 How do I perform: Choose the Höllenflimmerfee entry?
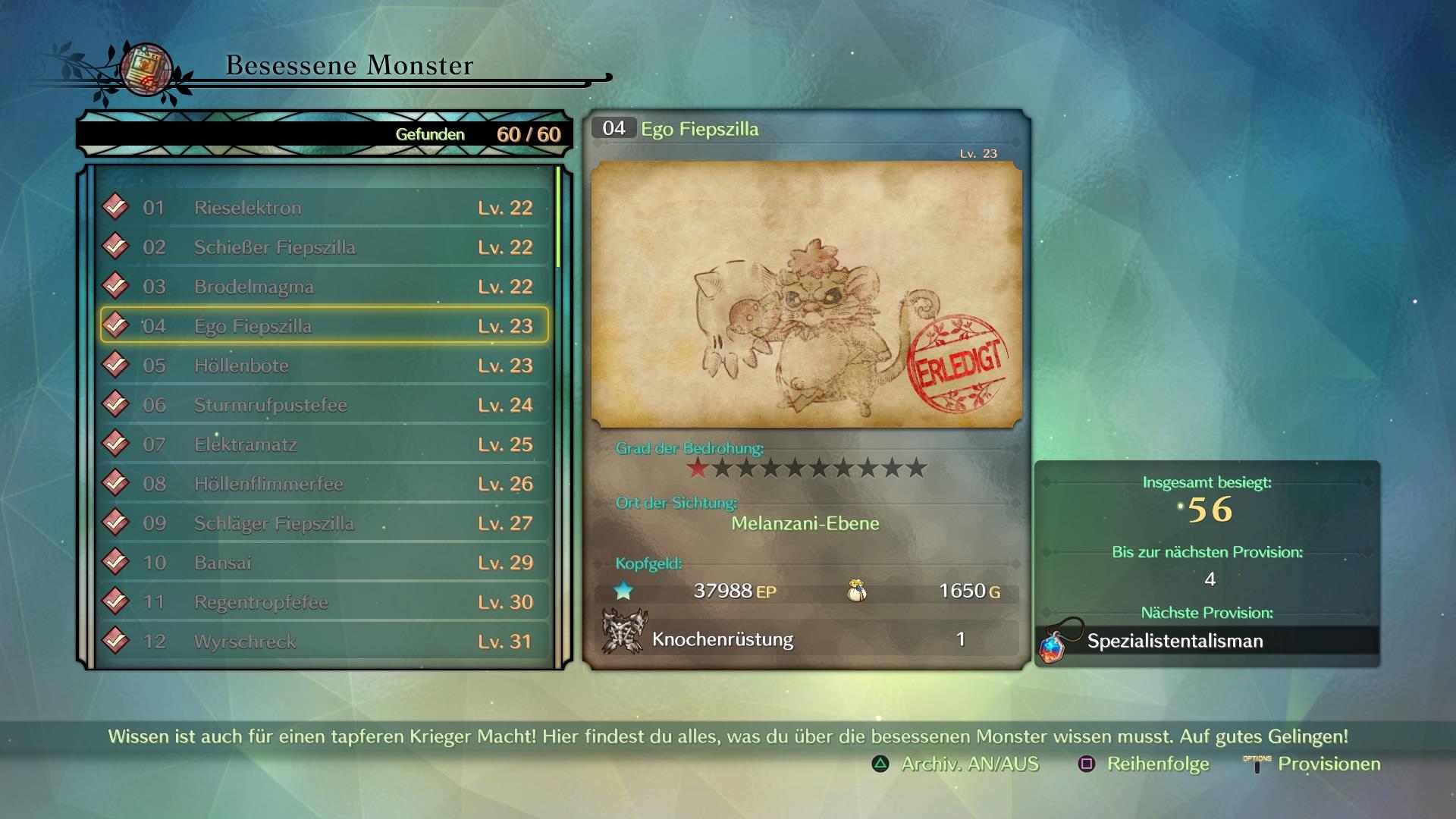324,484
